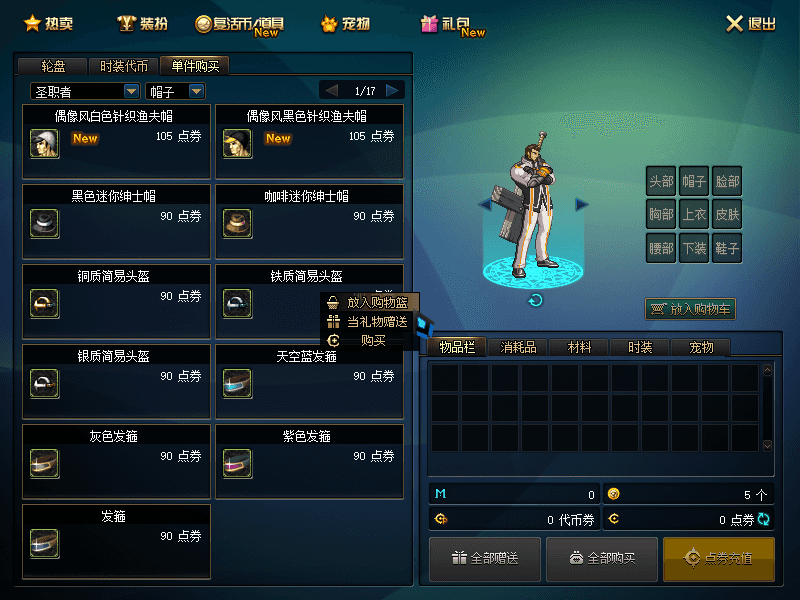Switch to the 轮盘 tab
800x600 pixels.
53,66
